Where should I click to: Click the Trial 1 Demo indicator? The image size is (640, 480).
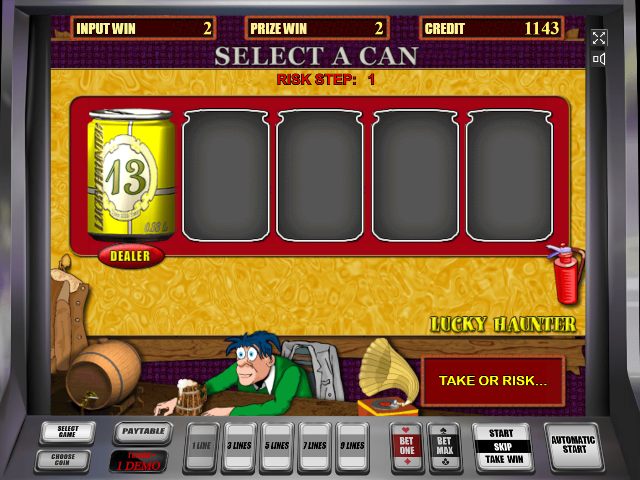139,462
